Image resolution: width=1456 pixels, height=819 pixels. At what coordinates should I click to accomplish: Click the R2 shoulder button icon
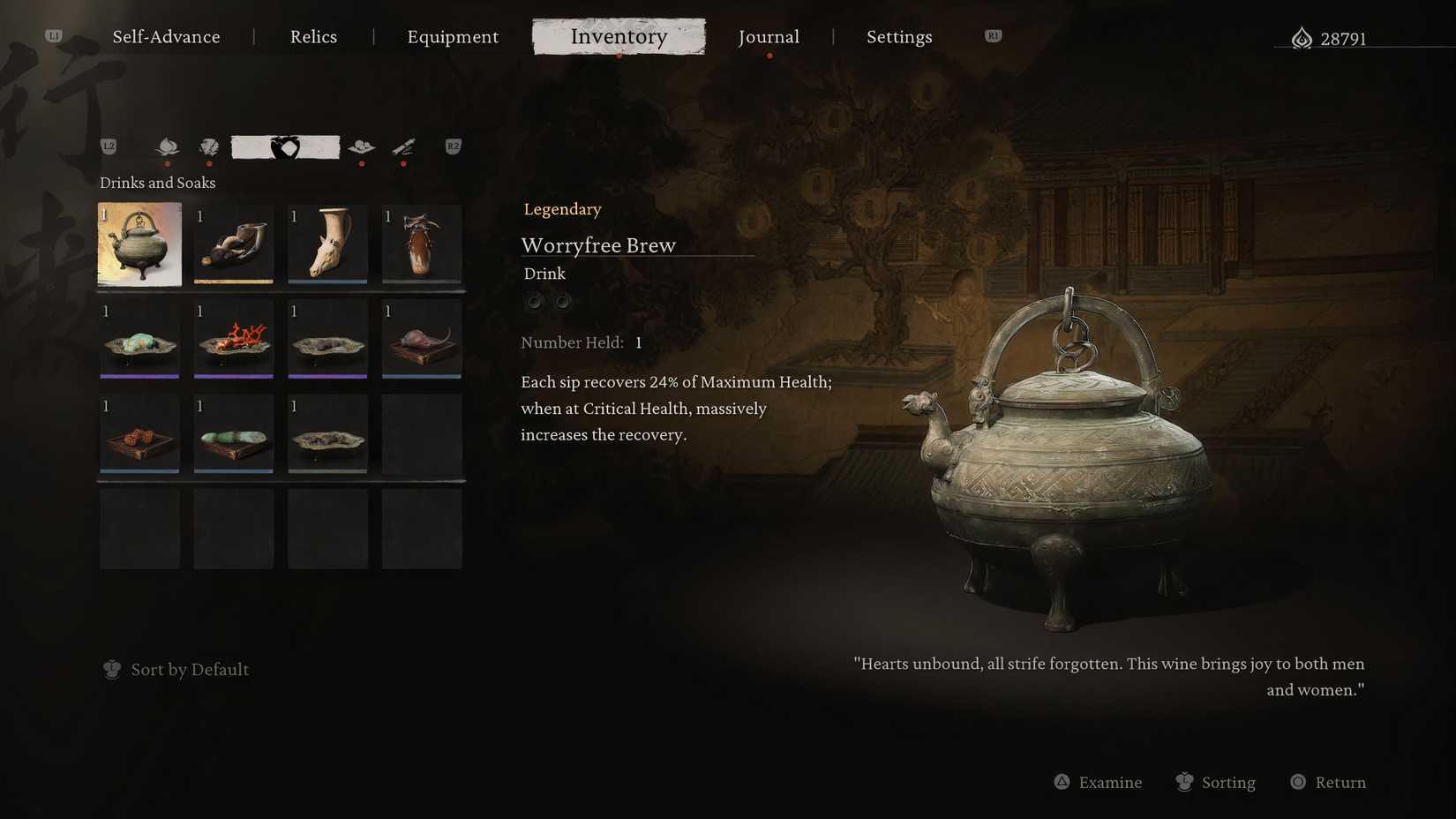click(x=453, y=147)
